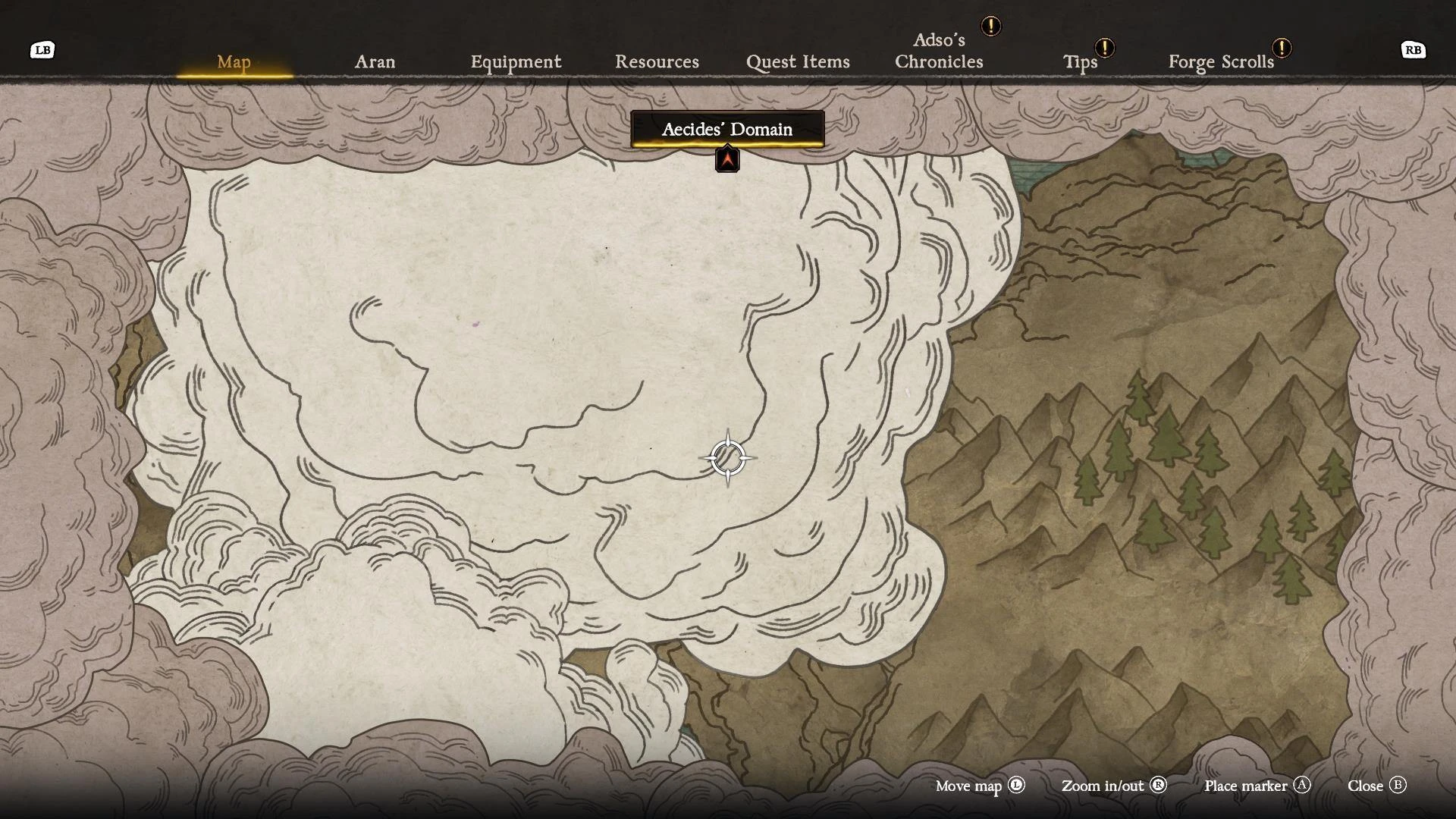Switch to the Tips tab
The image size is (1456, 819).
[1080, 62]
